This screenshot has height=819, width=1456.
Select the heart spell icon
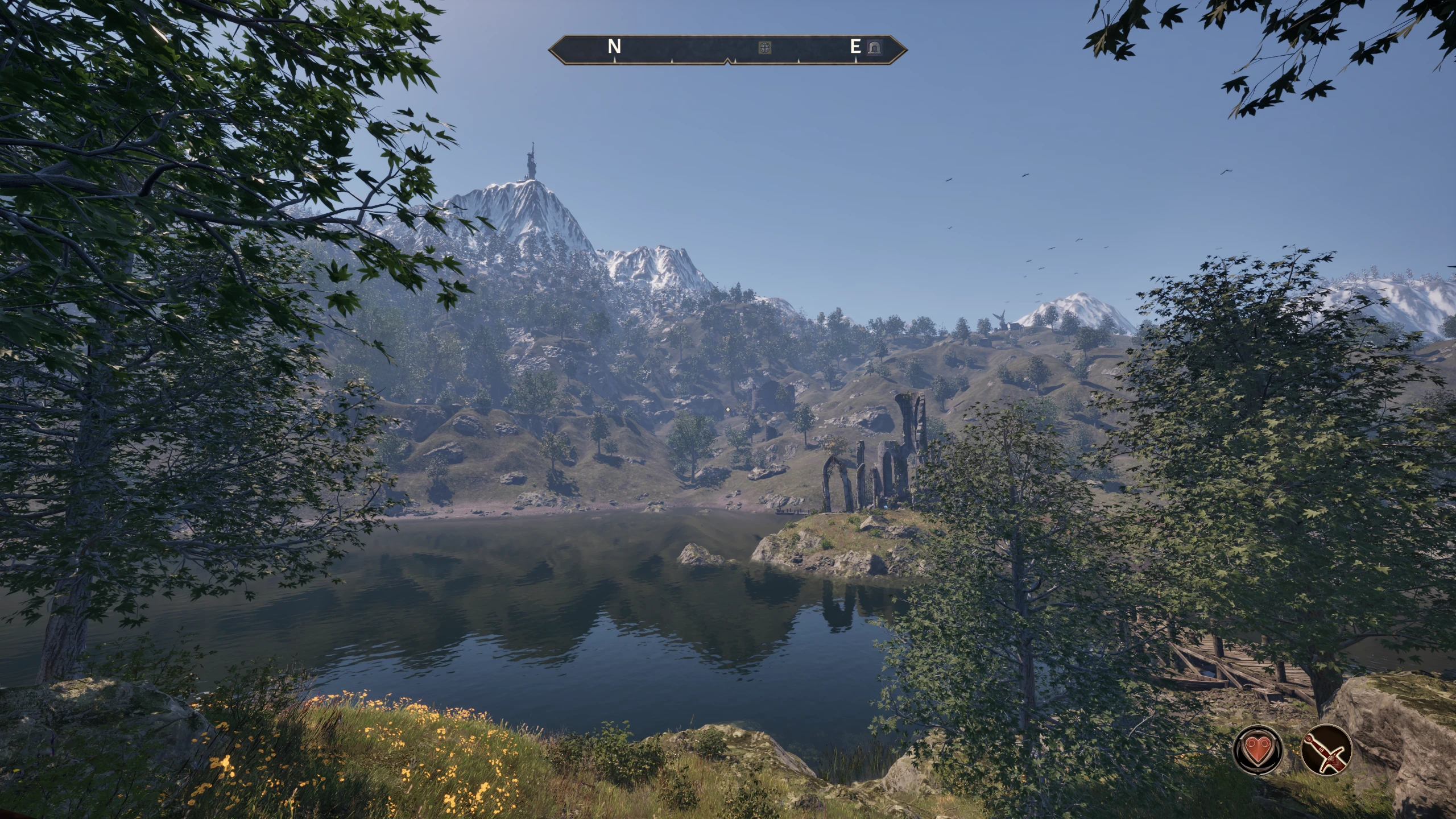click(1258, 749)
